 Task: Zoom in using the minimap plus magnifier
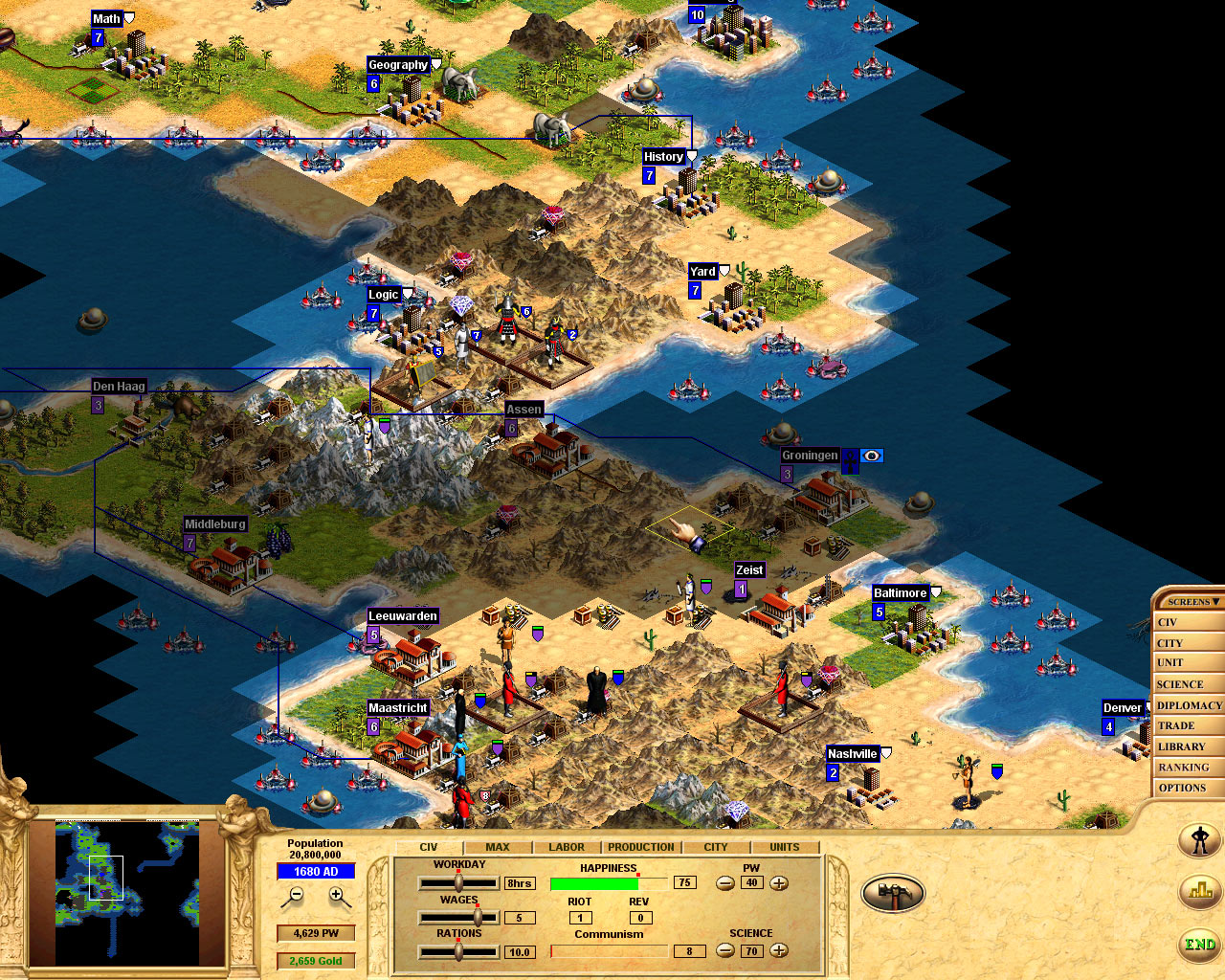point(334,897)
